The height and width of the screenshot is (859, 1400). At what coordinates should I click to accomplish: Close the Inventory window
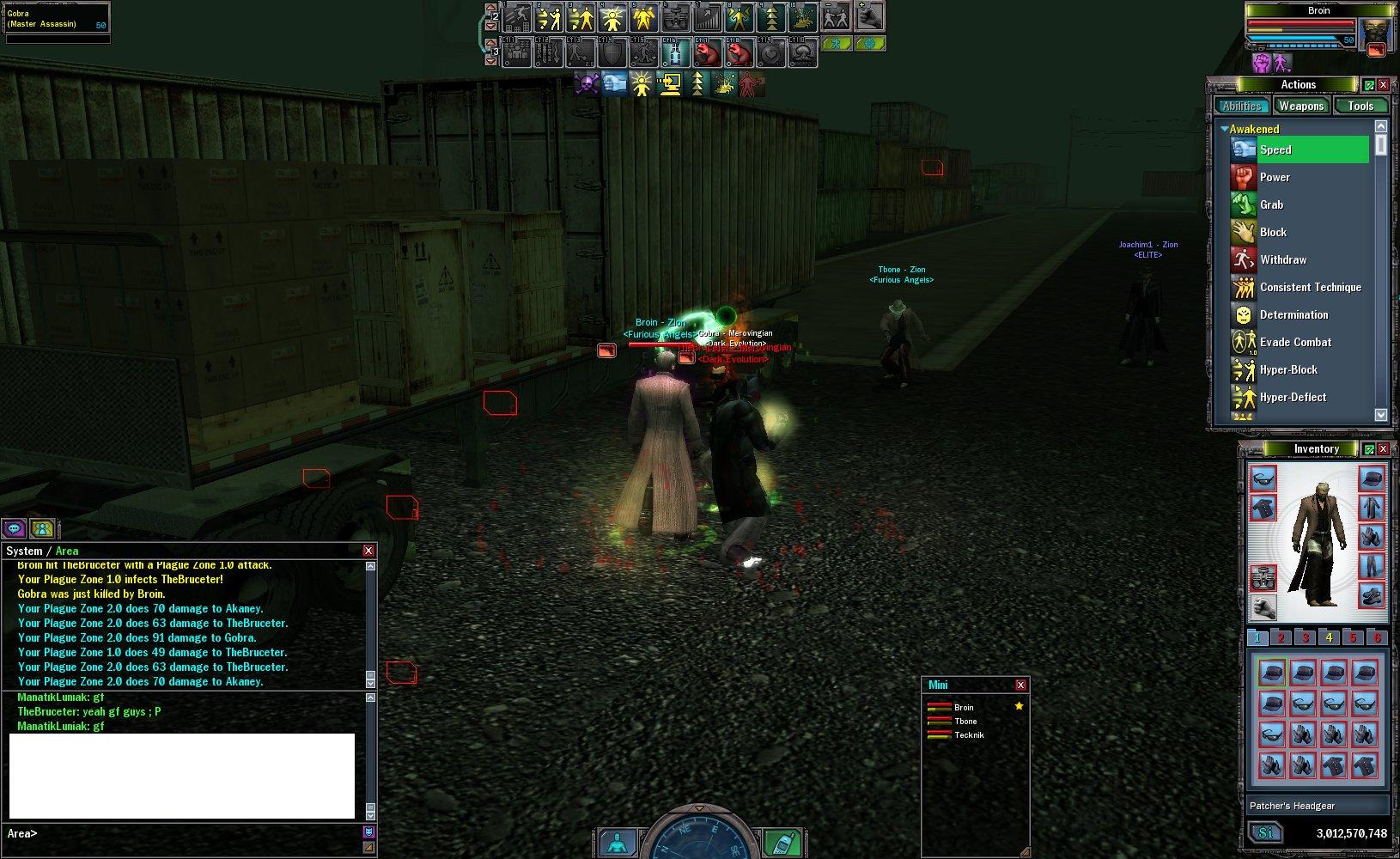[x=1383, y=449]
